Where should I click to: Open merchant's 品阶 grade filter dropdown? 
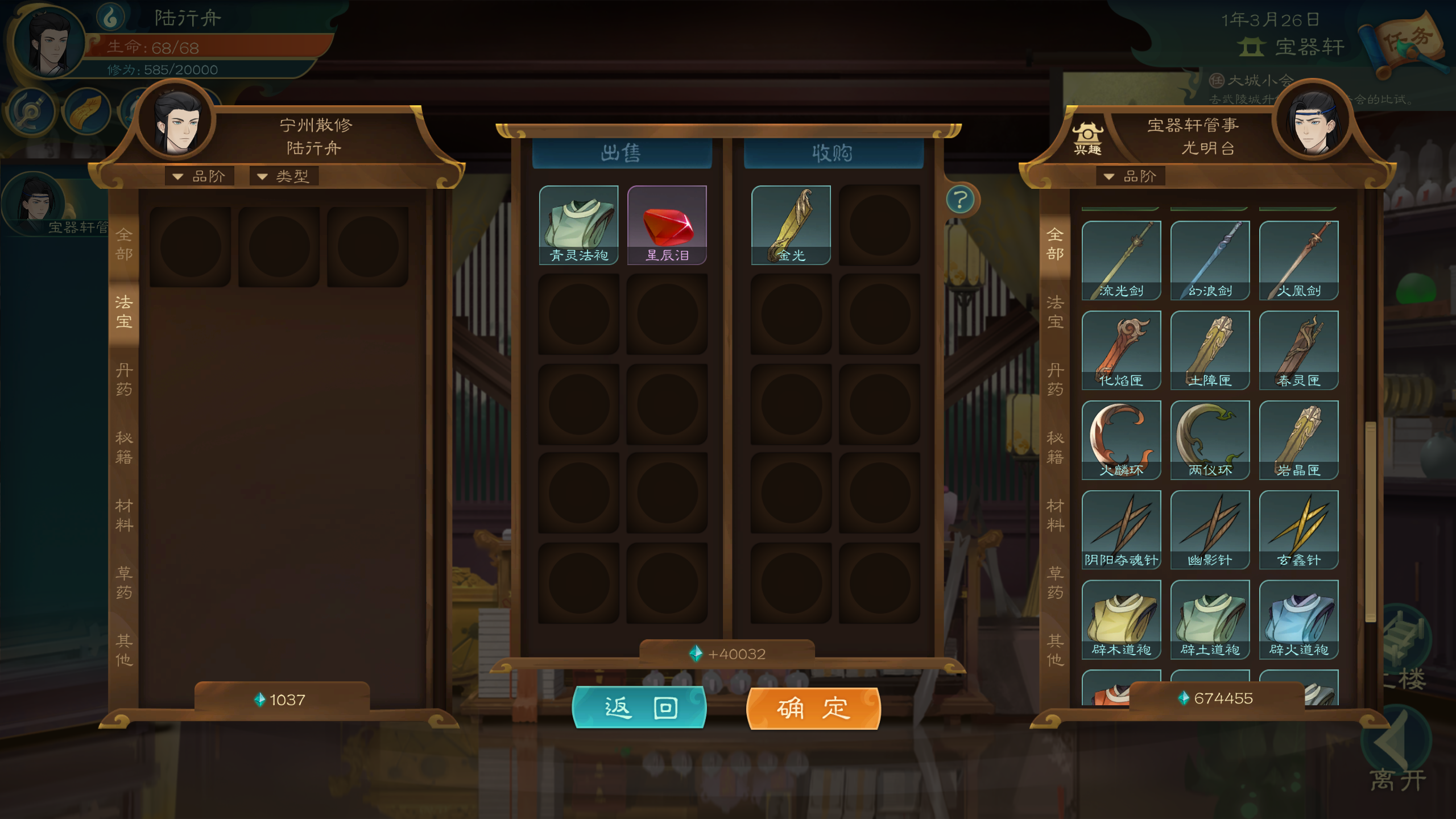click(x=1131, y=176)
